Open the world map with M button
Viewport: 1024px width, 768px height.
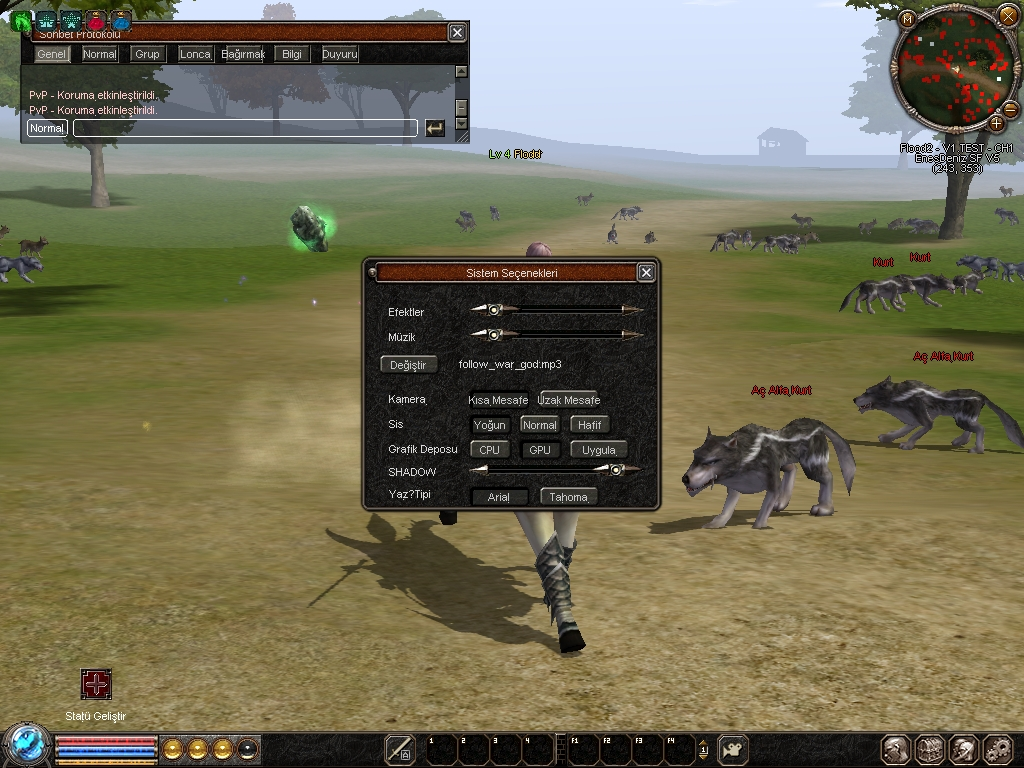(x=908, y=19)
